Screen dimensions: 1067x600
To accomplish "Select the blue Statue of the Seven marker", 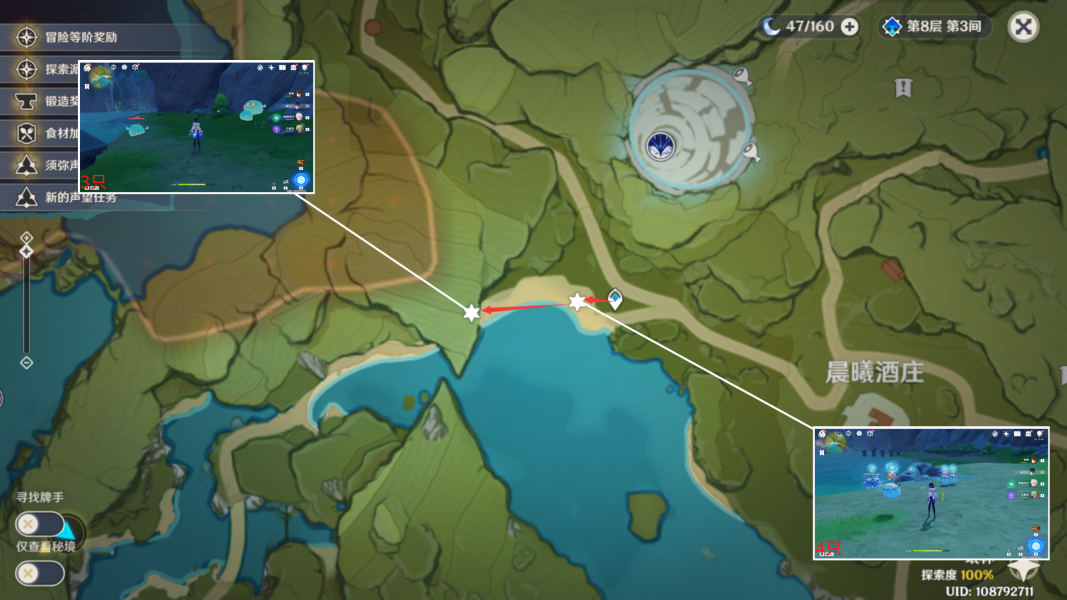I will tap(659, 146).
